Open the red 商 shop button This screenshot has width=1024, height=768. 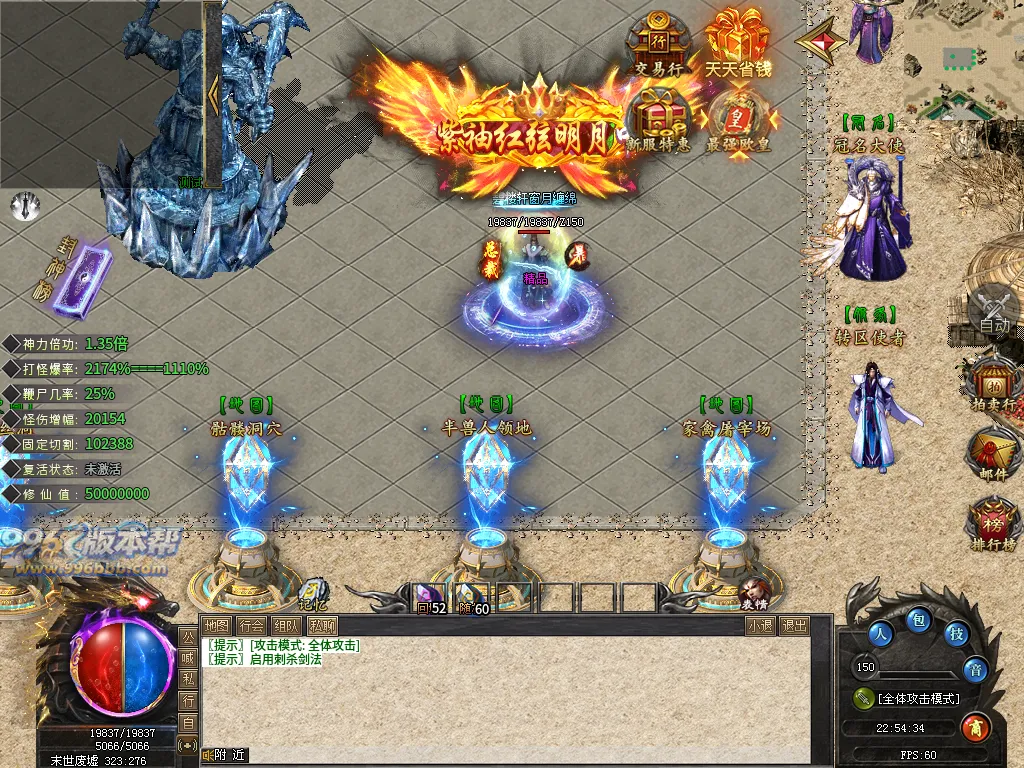coord(975,727)
